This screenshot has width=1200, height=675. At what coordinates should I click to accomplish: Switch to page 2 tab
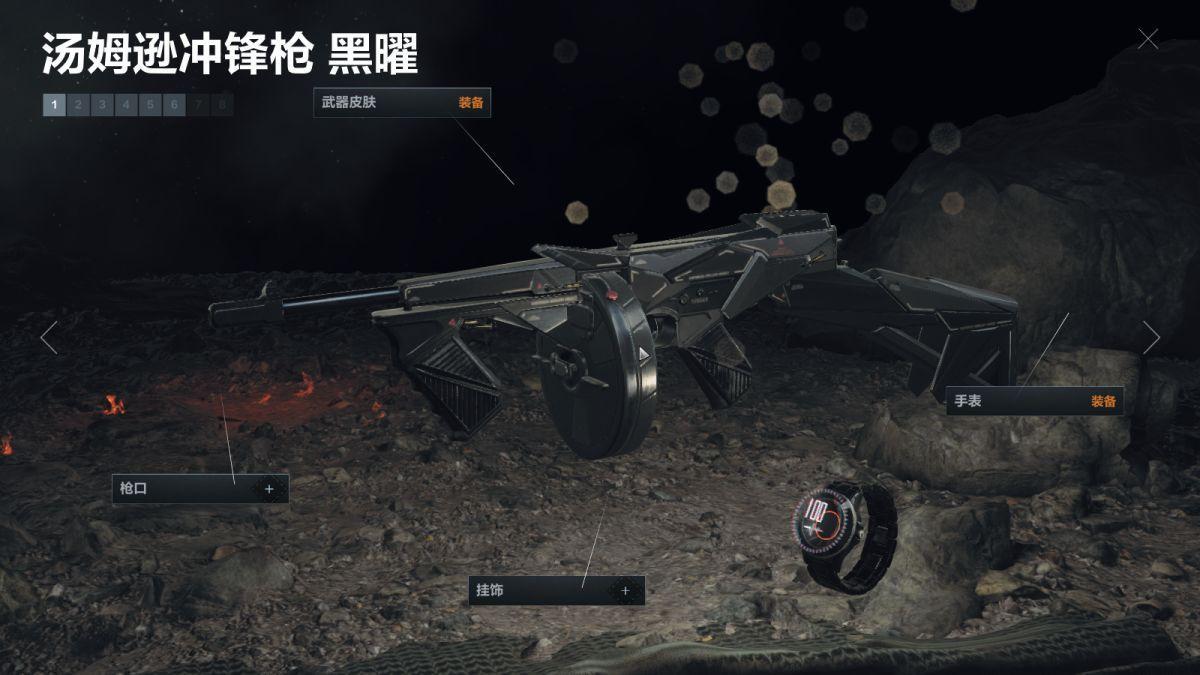pos(78,104)
